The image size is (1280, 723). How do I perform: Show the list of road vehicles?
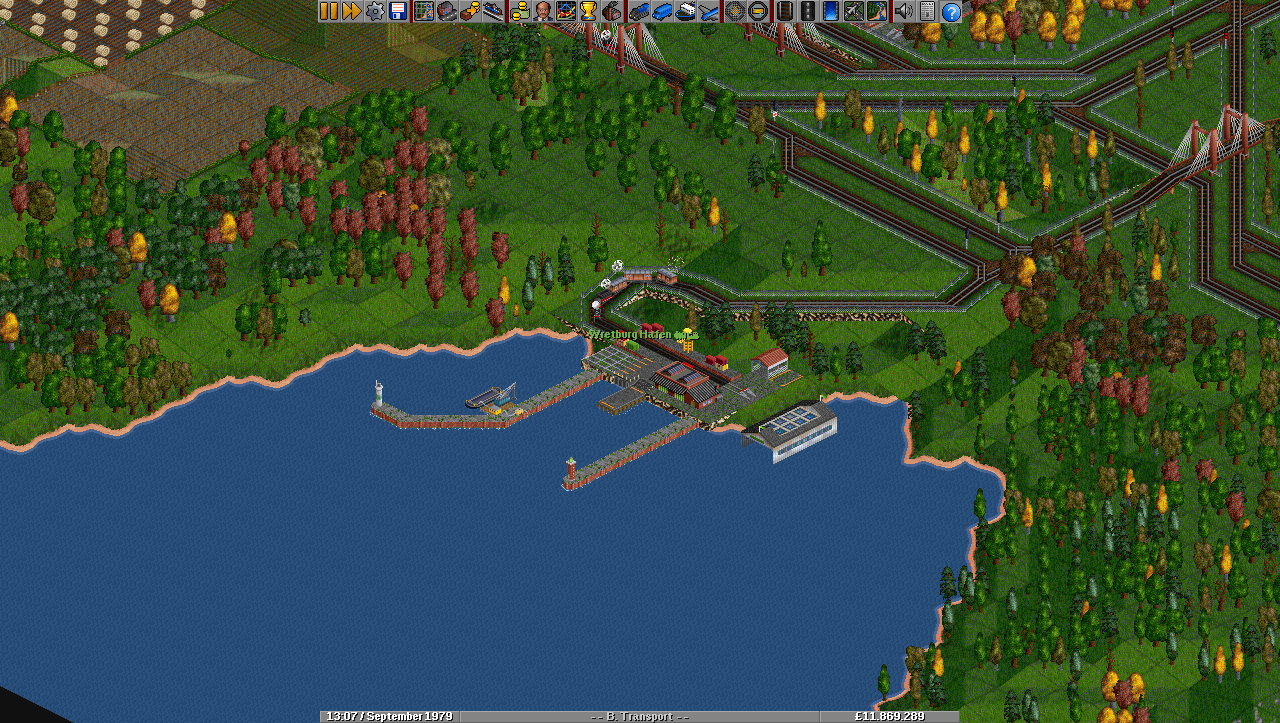coord(663,11)
